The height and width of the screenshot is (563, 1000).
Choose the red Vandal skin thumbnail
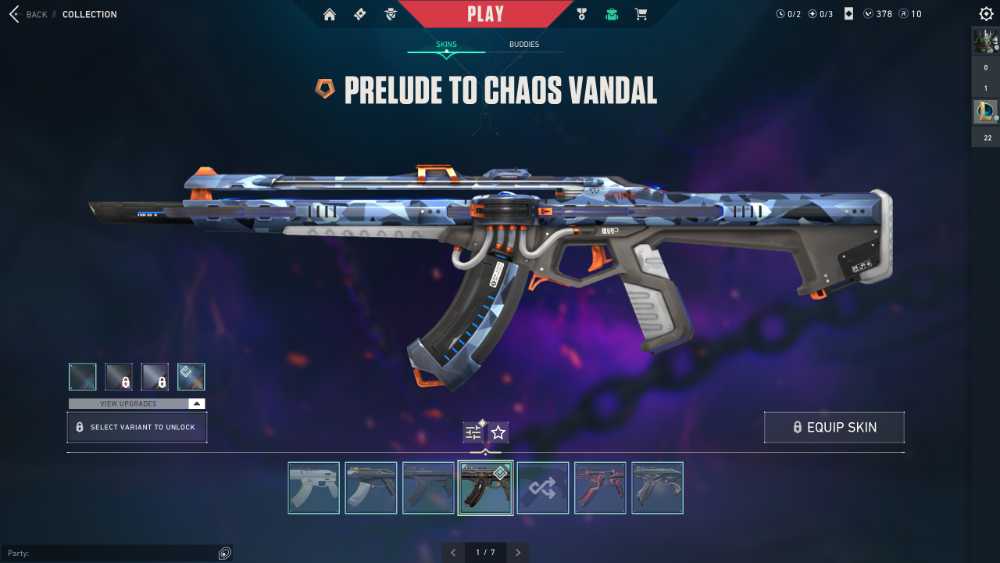600,488
